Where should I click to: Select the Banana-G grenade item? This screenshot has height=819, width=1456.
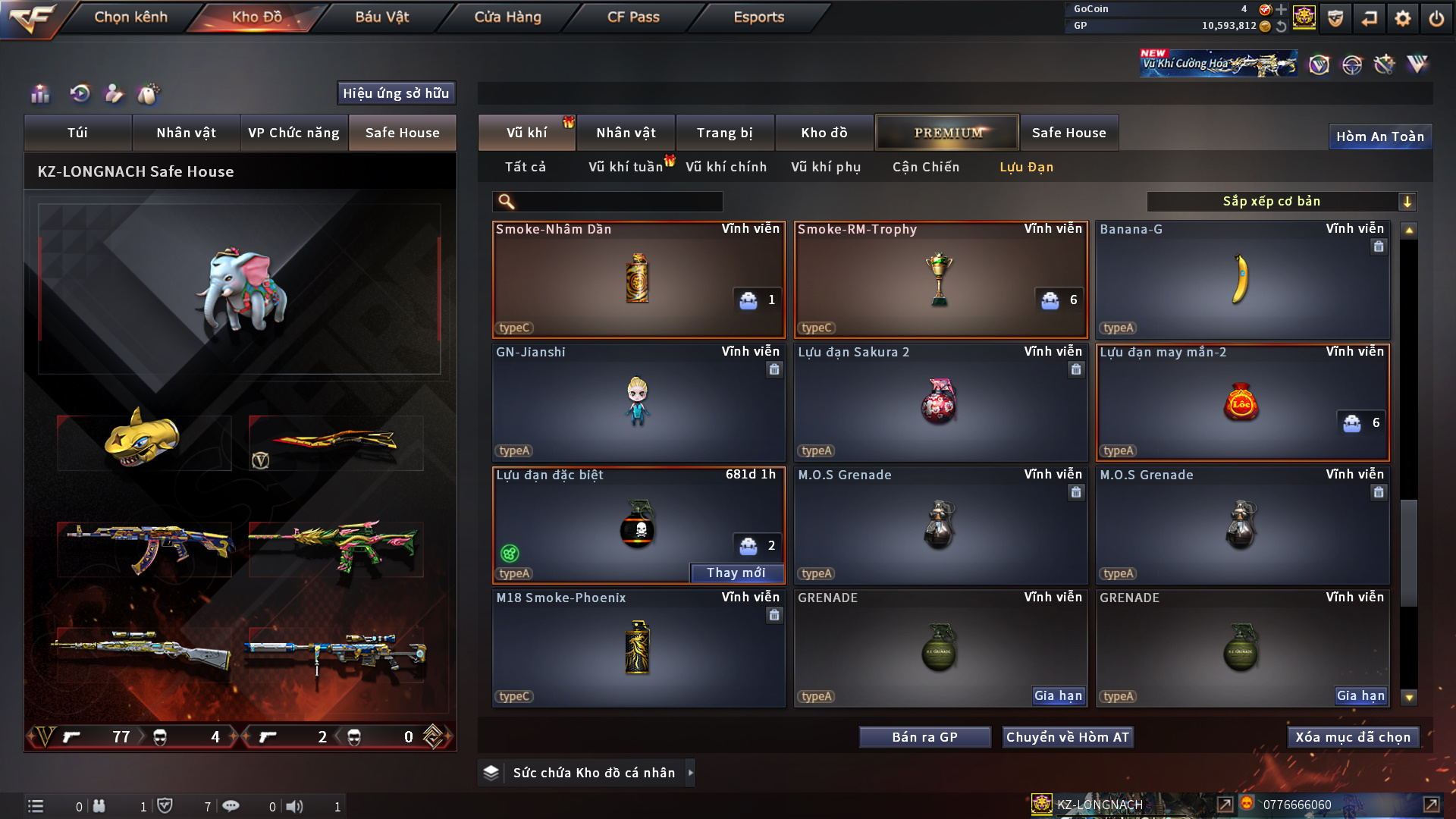(1242, 279)
